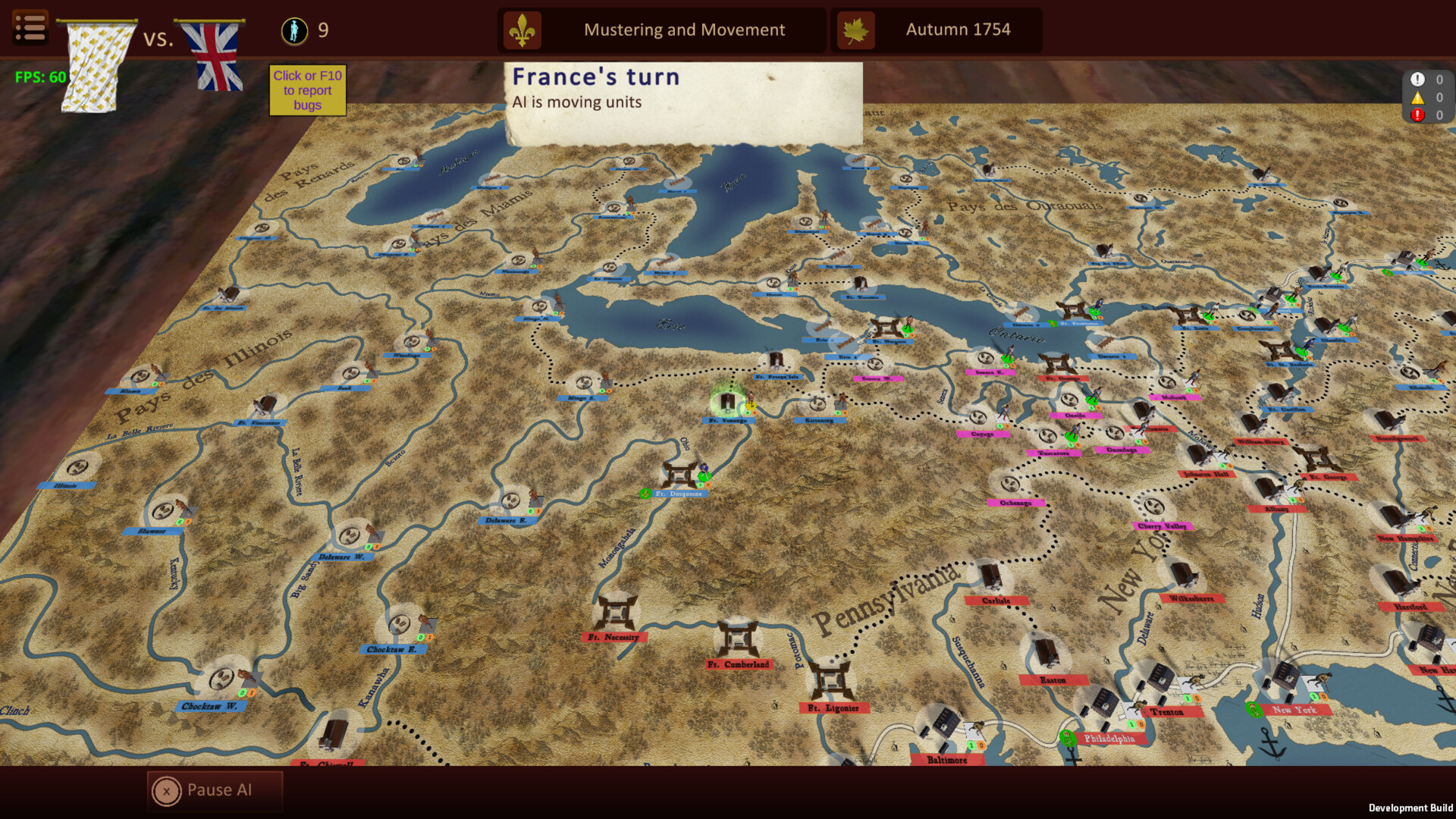Image resolution: width=1456 pixels, height=819 pixels.
Task: Click the Autumn 1754 turn banner
Action: pyautogui.click(x=958, y=30)
